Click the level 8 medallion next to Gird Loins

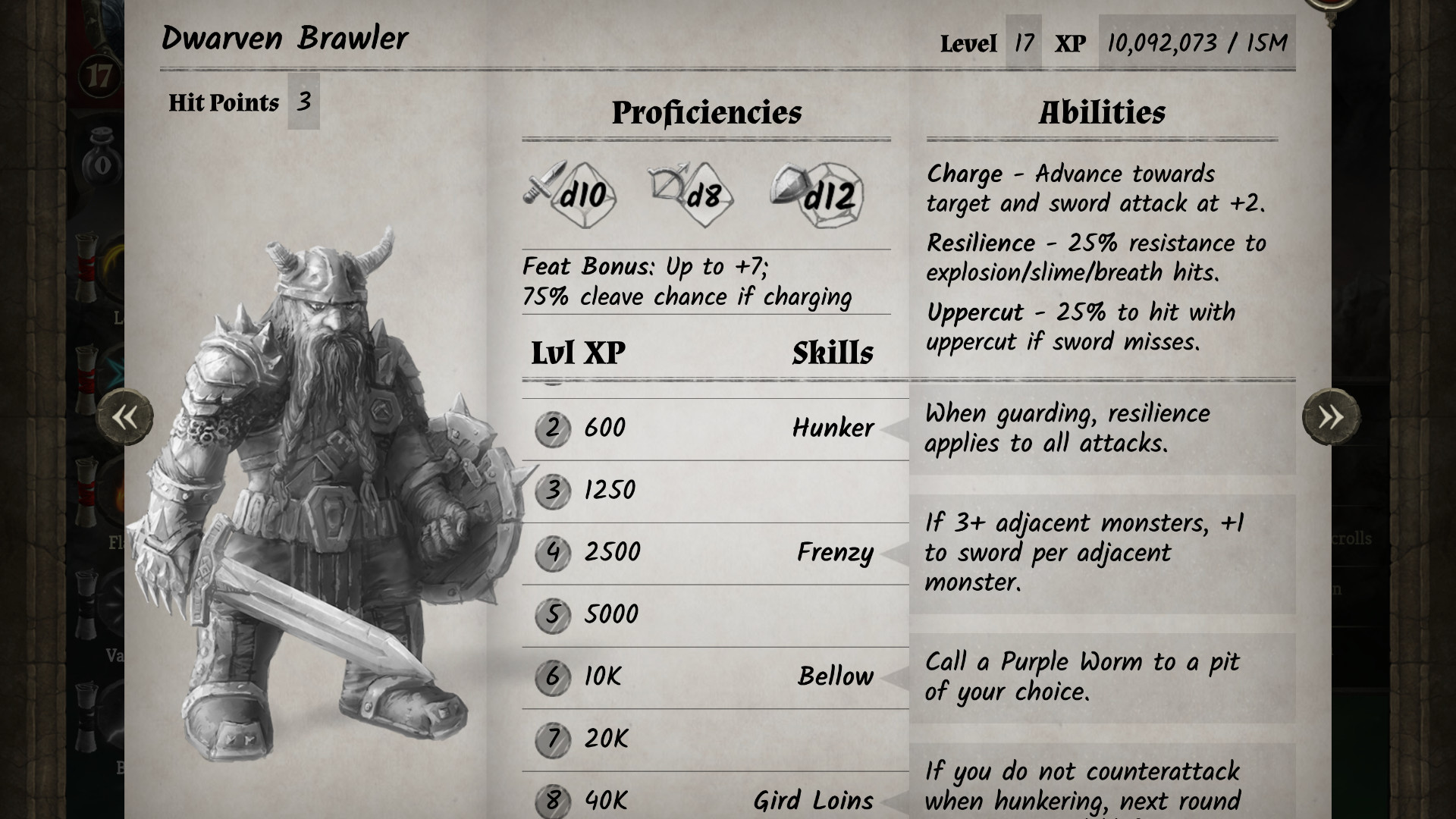click(x=554, y=800)
